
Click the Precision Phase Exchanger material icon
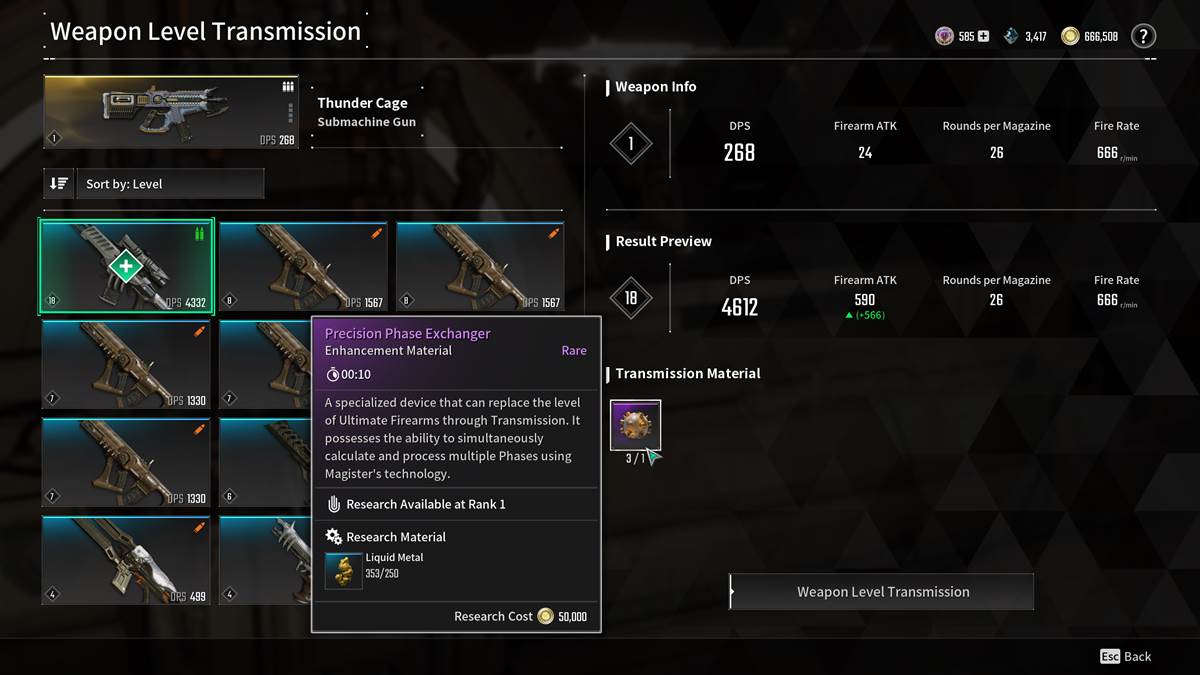(636, 425)
